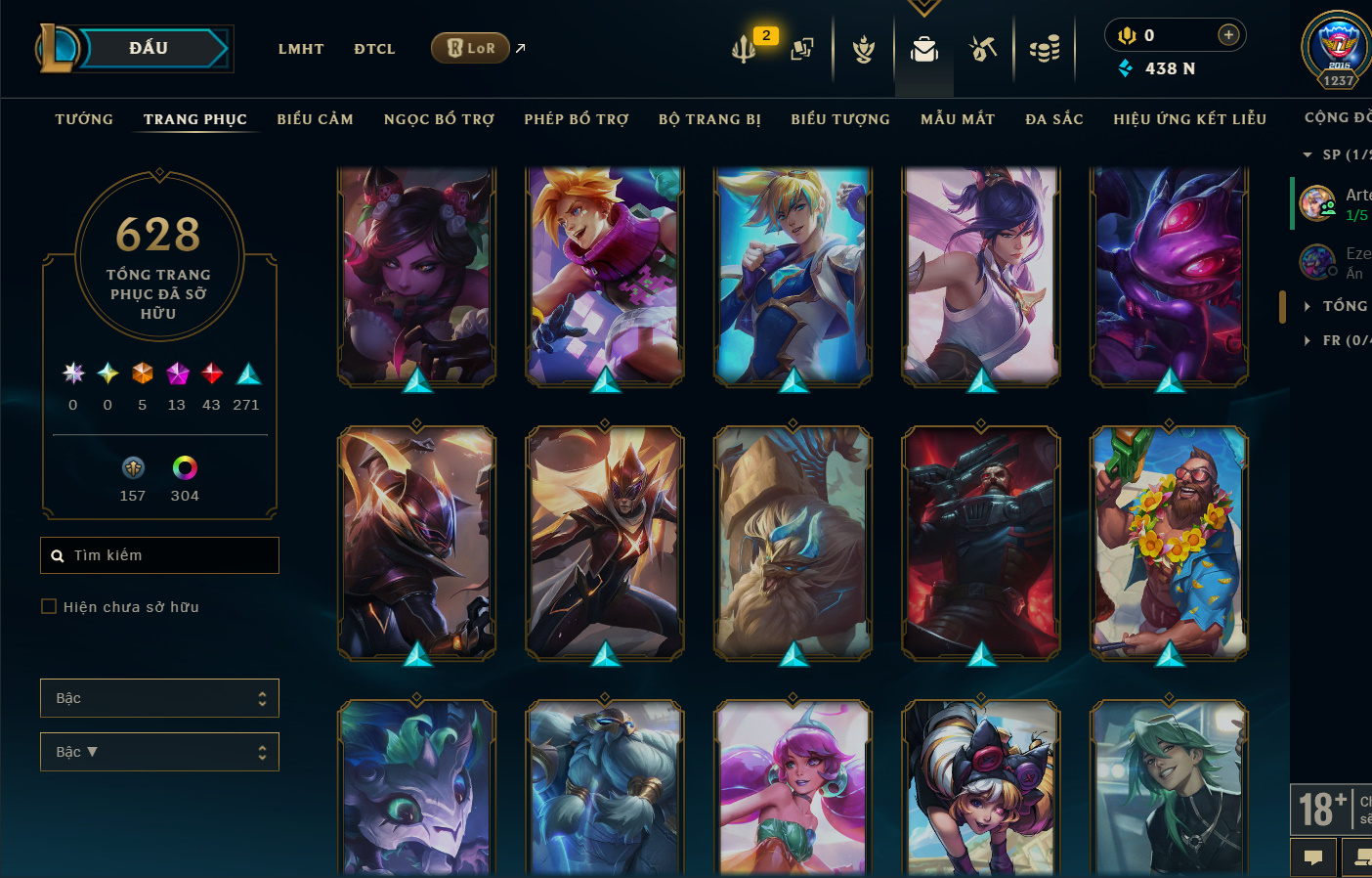View the HIỆU ỨNG KẾT LIỄU tab
The height and width of the screenshot is (878, 1372).
coord(1189,119)
